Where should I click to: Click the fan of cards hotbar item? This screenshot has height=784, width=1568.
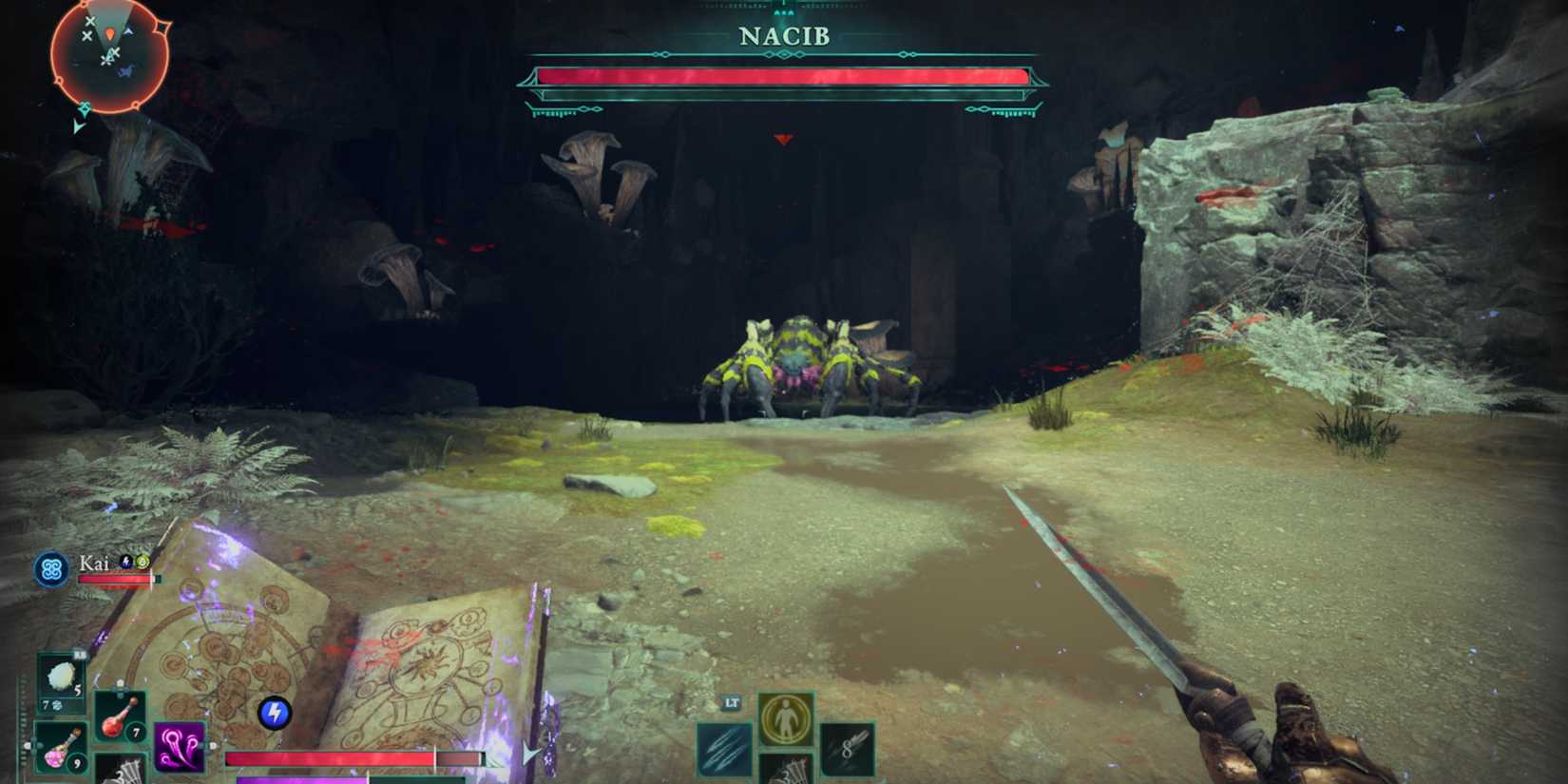tap(120, 774)
